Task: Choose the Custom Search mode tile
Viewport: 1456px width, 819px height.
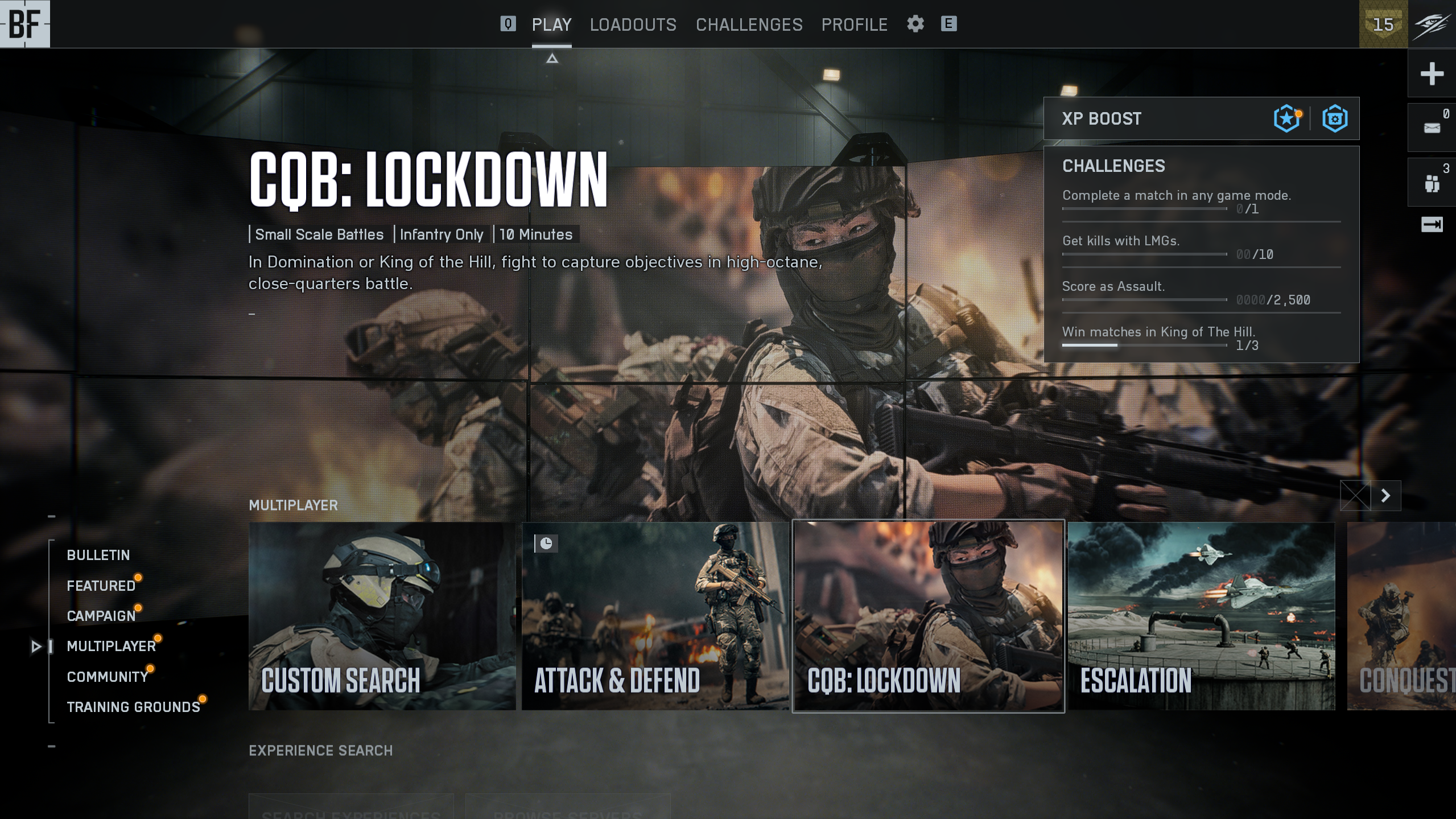Action: coord(382,616)
